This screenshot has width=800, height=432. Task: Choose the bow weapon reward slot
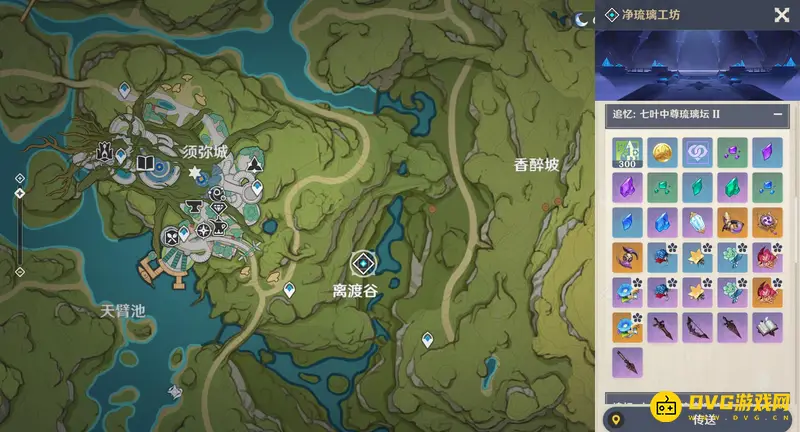coord(696,326)
